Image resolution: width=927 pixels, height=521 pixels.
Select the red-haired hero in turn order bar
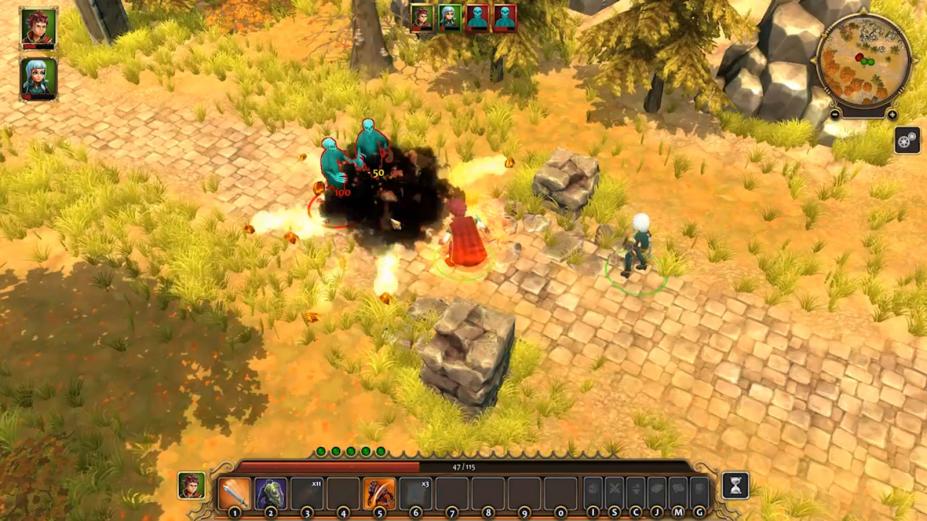pyautogui.click(x=423, y=18)
